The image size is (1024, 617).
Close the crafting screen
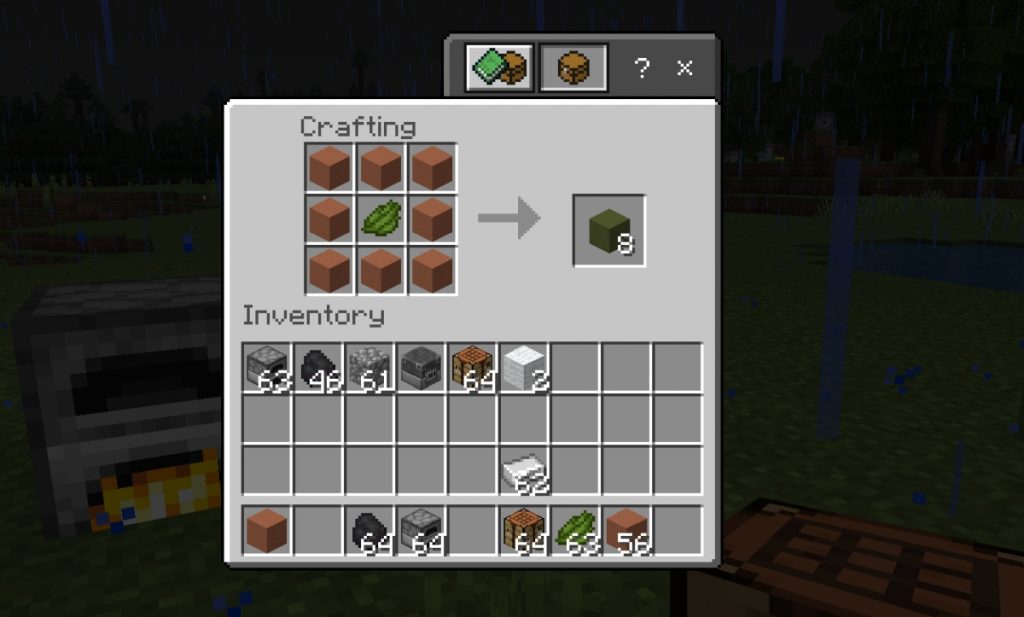point(685,68)
